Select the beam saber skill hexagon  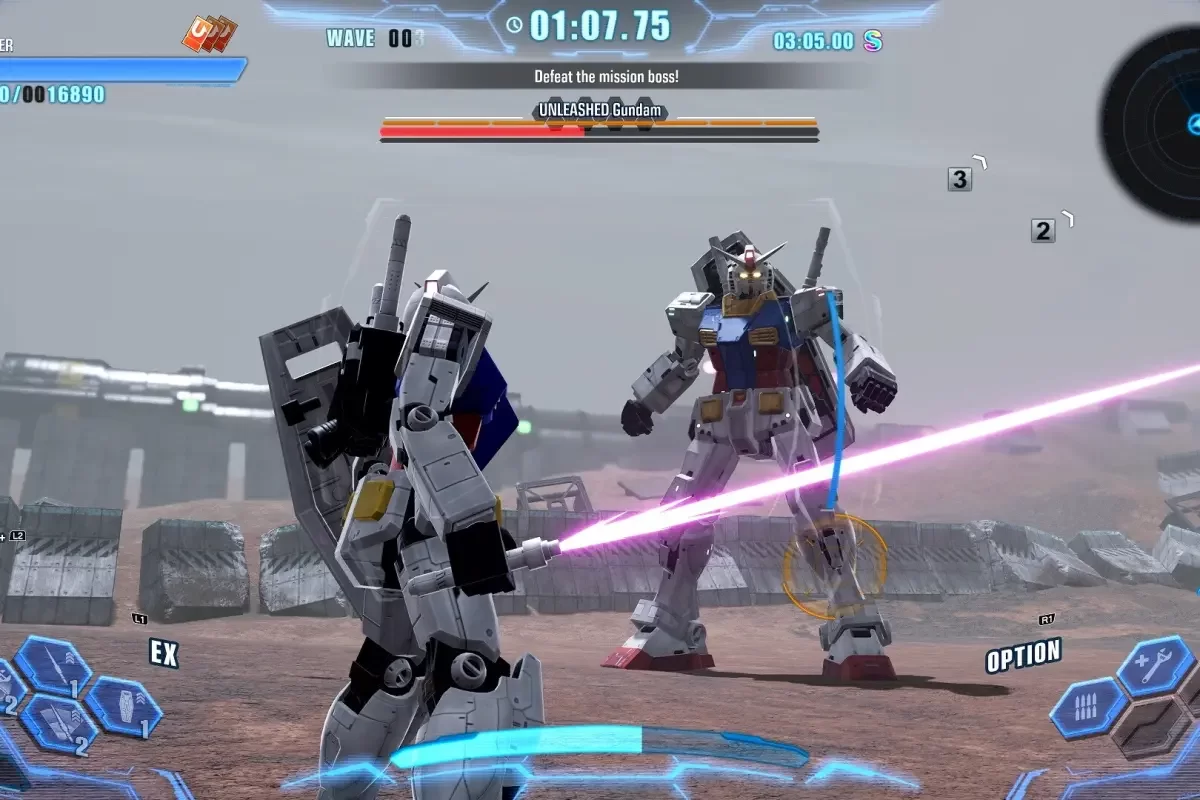[52, 665]
